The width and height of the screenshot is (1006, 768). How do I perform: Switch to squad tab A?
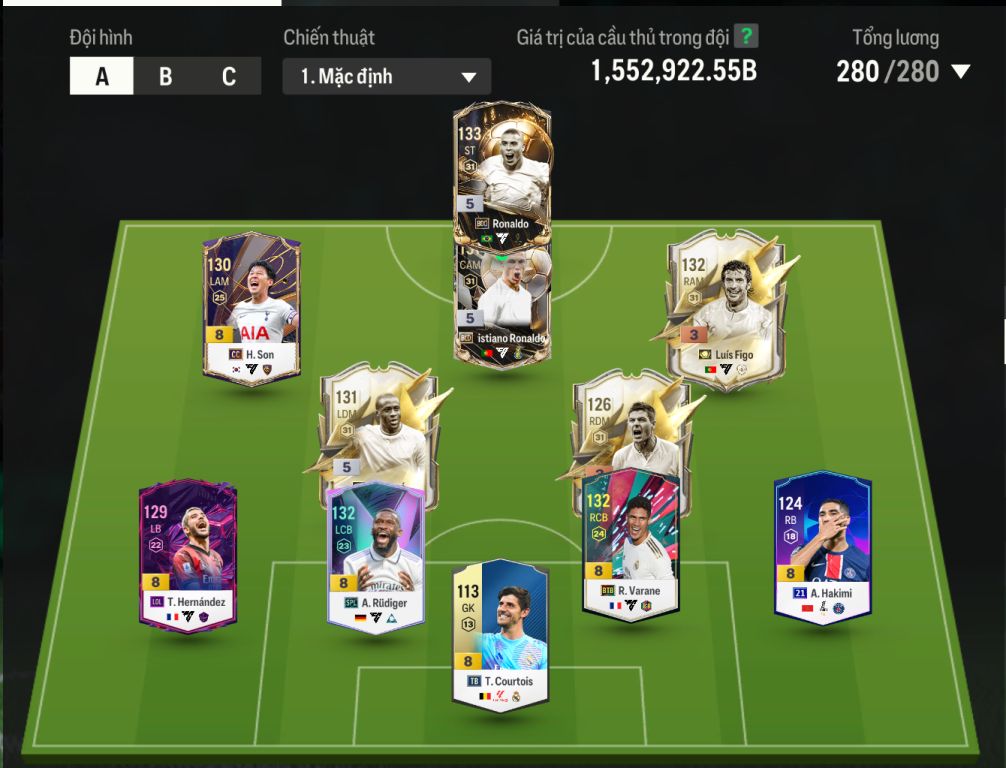(x=101, y=77)
